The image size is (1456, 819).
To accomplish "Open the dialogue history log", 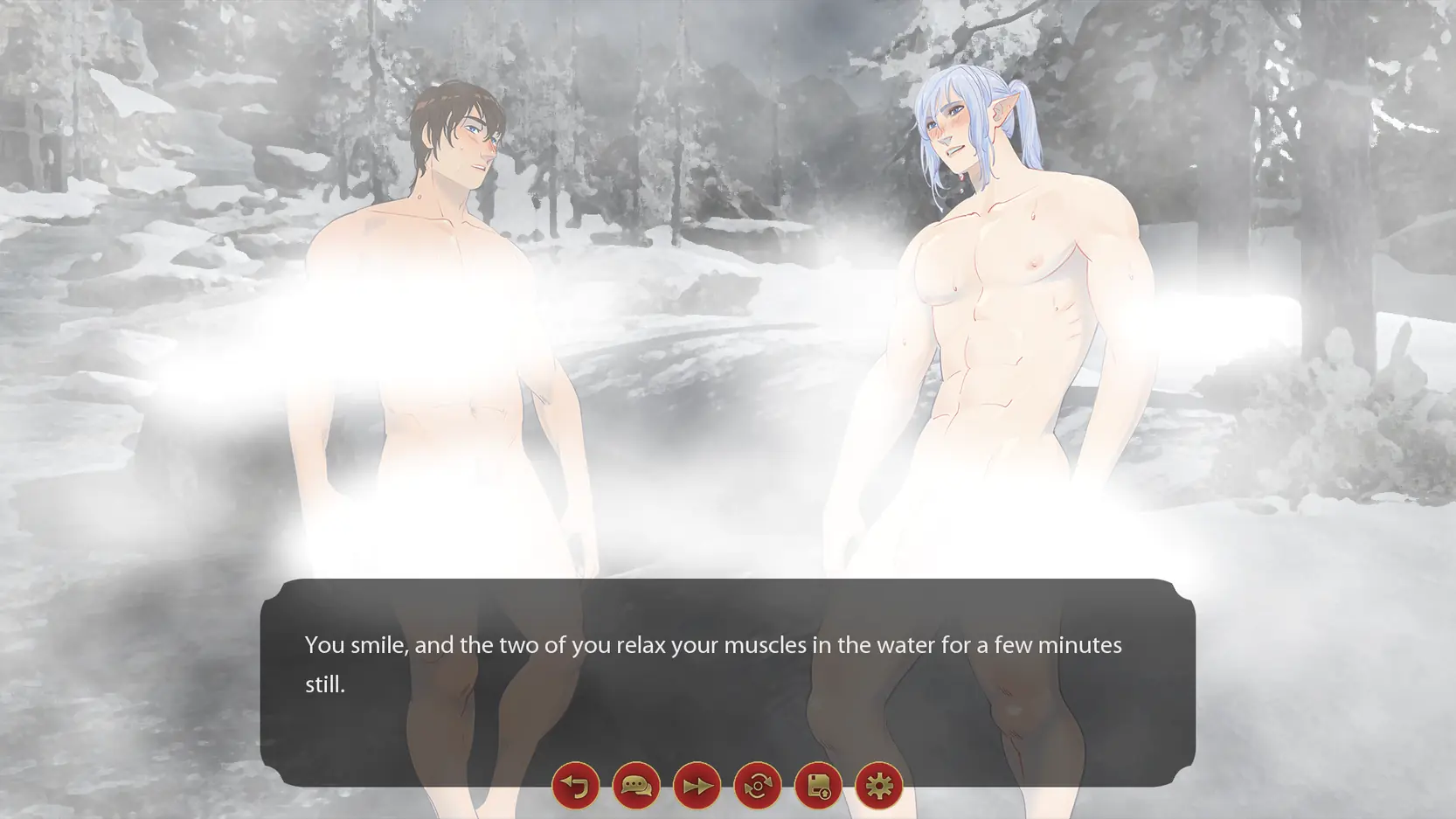I will tap(636, 786).
